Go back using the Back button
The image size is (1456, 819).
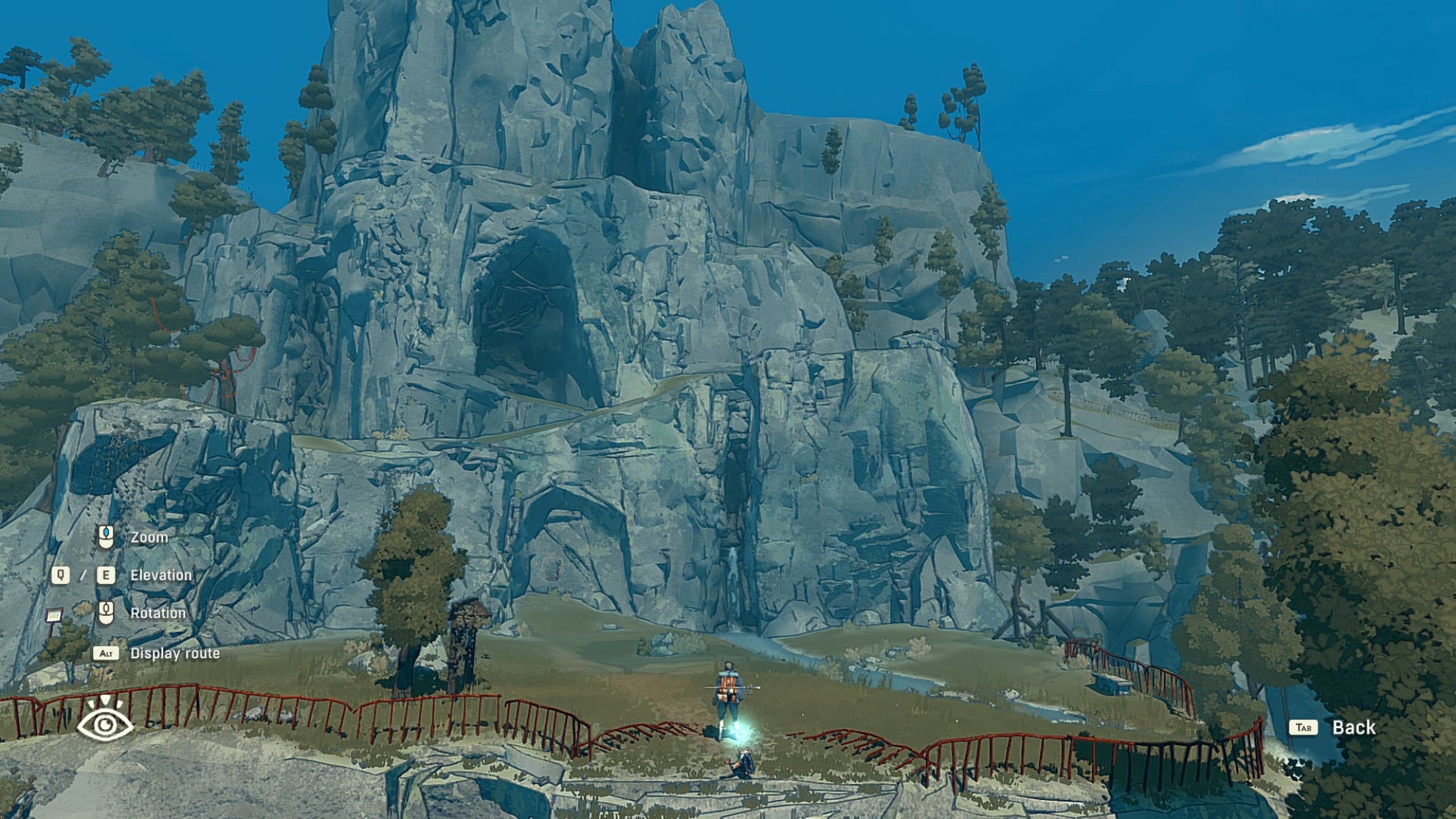[1352, 727]
